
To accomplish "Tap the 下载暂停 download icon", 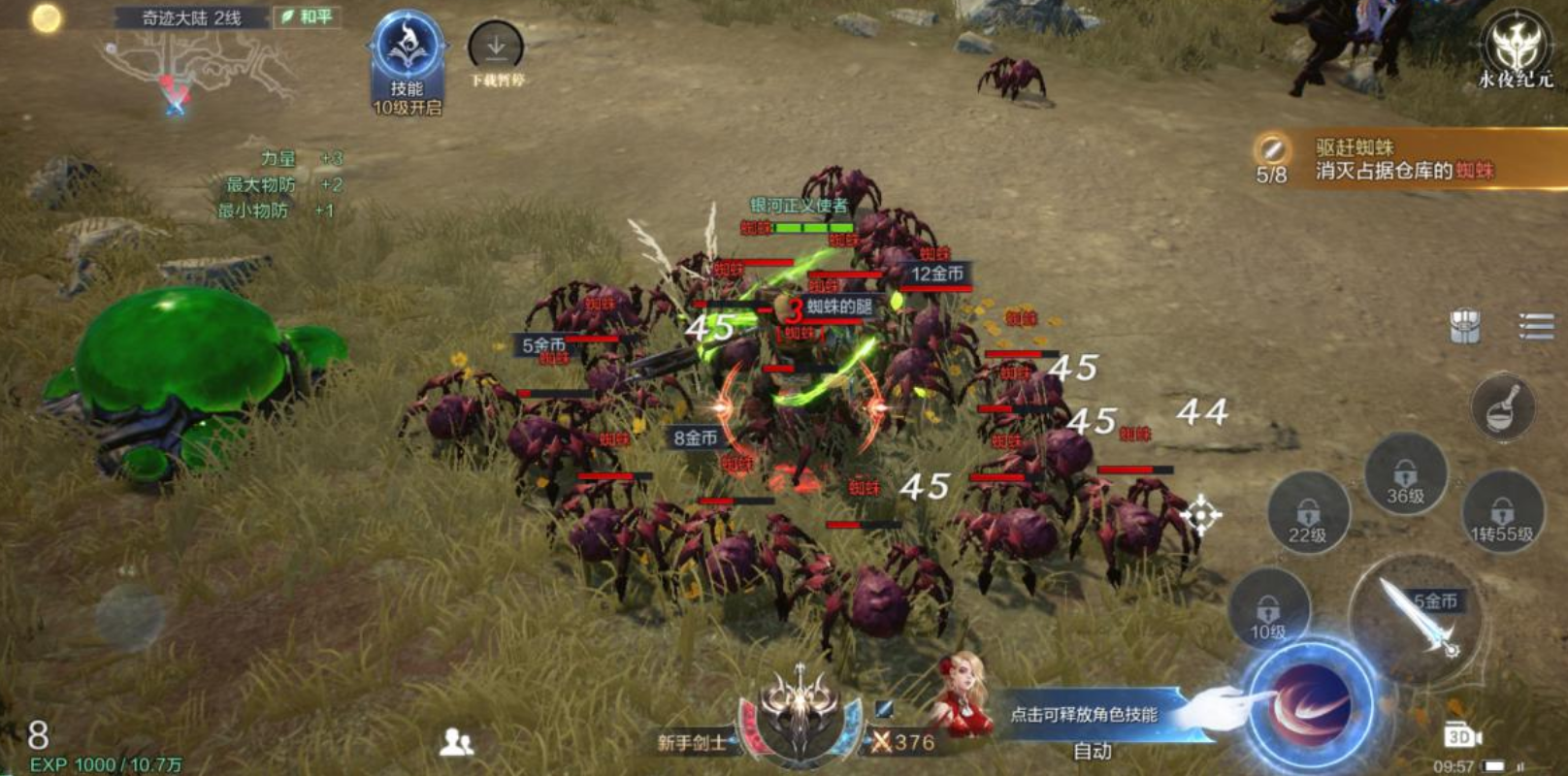I will tap(496, 48).
